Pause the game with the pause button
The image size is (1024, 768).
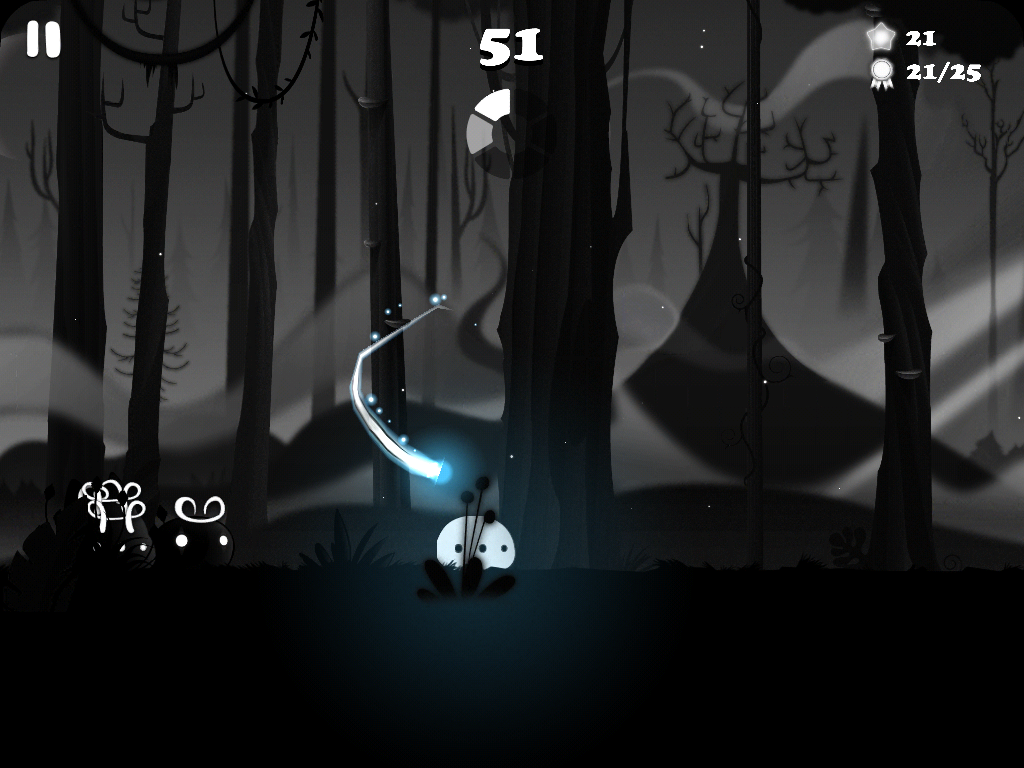point(43,40)
